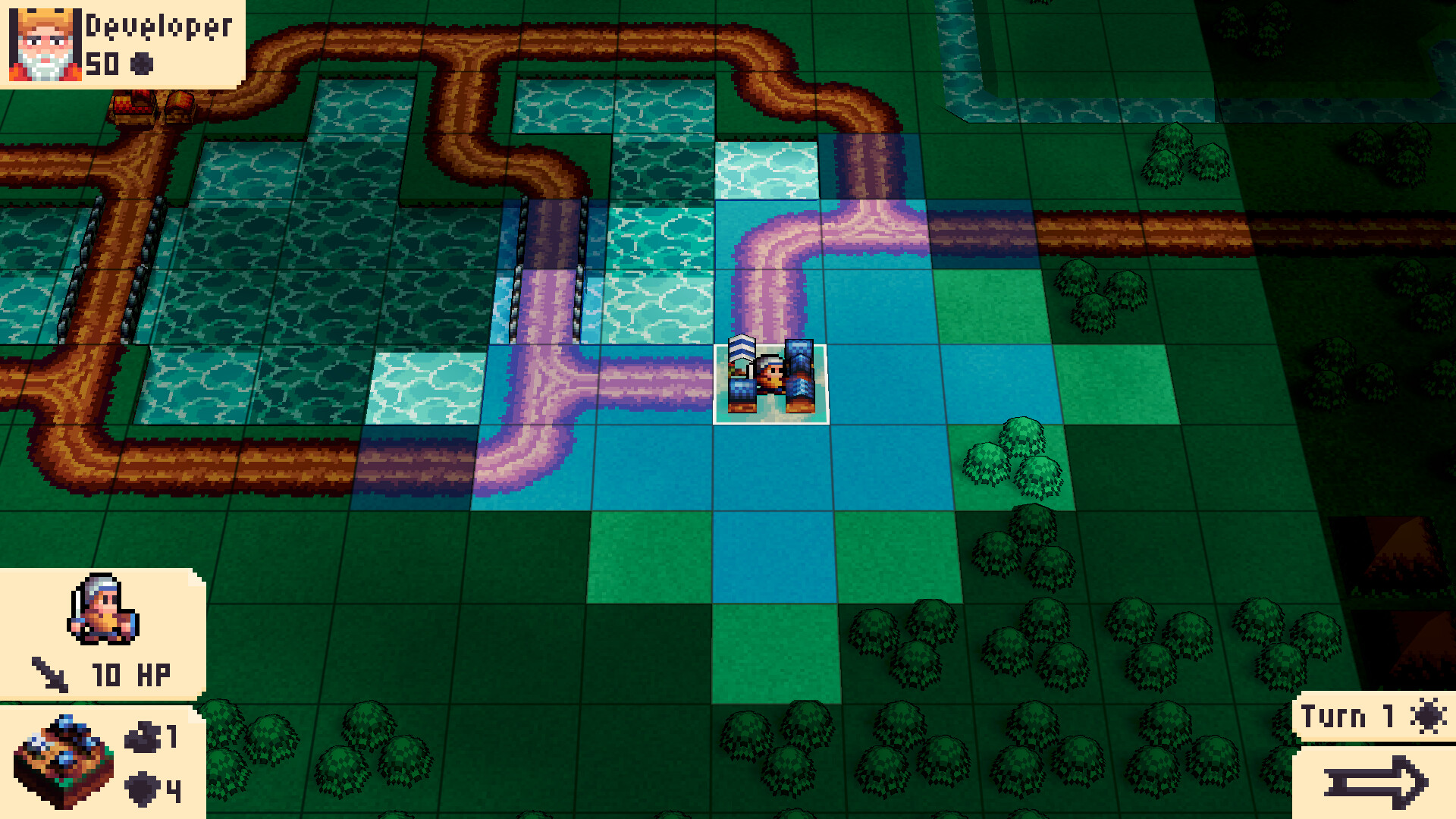
Task: Select the bright water tile above the hero
Action: (x=766, y=171)
